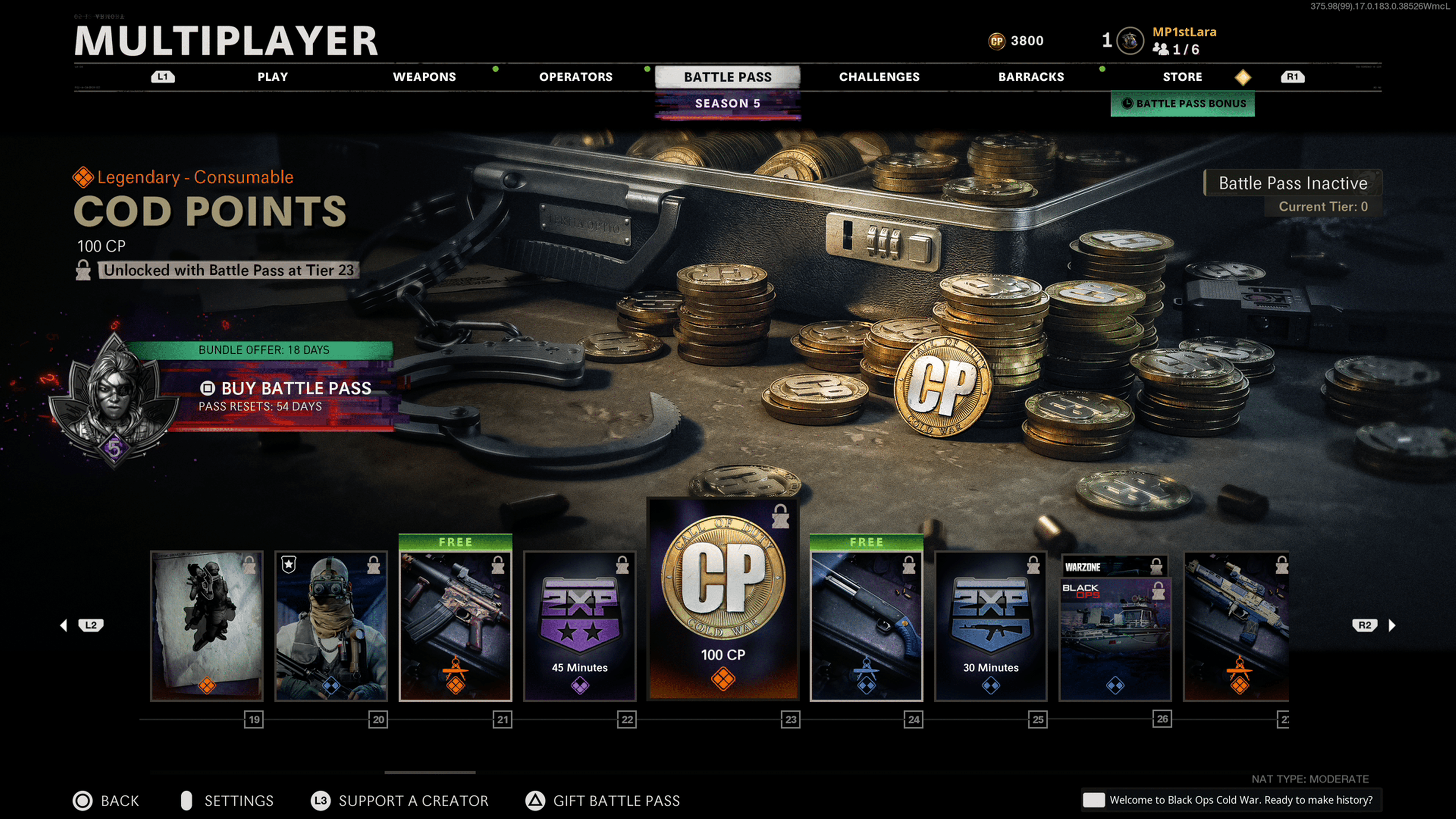
Task: Select the Battle Pass tab
Action: coord(728,77)
